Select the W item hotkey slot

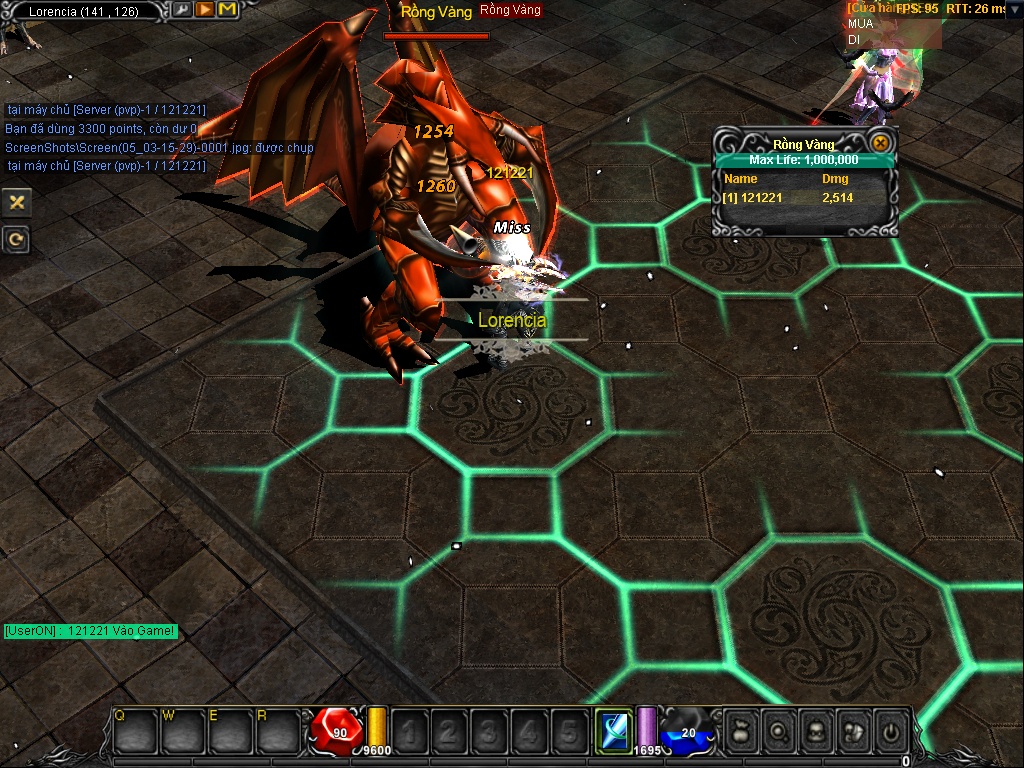(183, 731)
